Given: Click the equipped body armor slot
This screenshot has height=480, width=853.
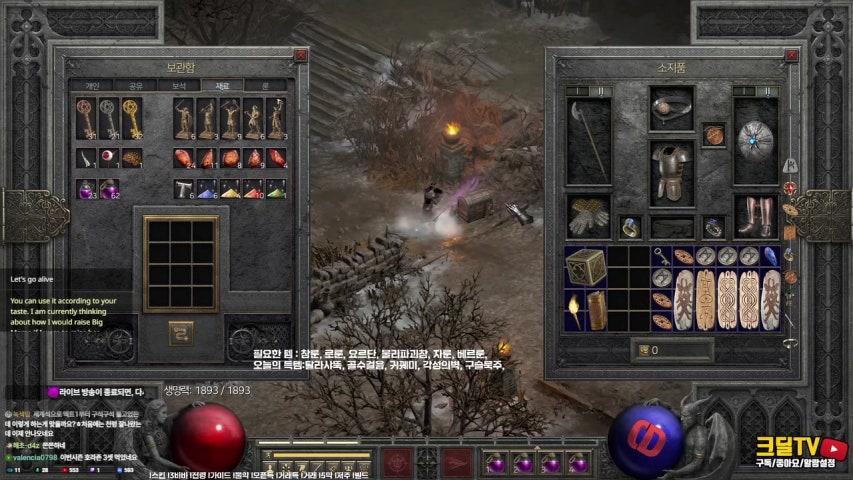Looking at the screenshot, I should click(671, 172).
